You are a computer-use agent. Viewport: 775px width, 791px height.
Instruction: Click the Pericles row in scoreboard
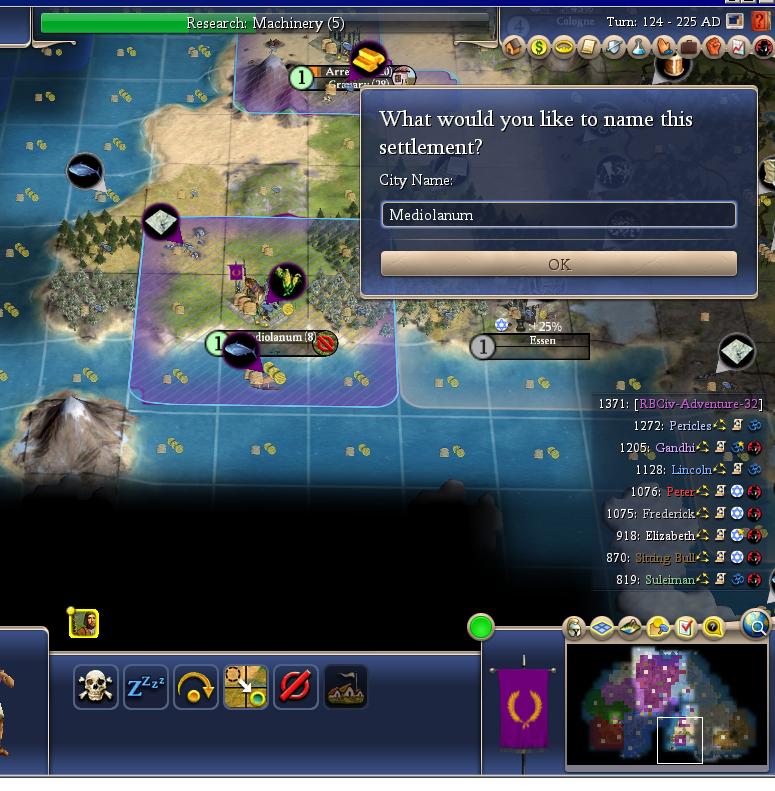pyautogui.click(x=690, y=426)
